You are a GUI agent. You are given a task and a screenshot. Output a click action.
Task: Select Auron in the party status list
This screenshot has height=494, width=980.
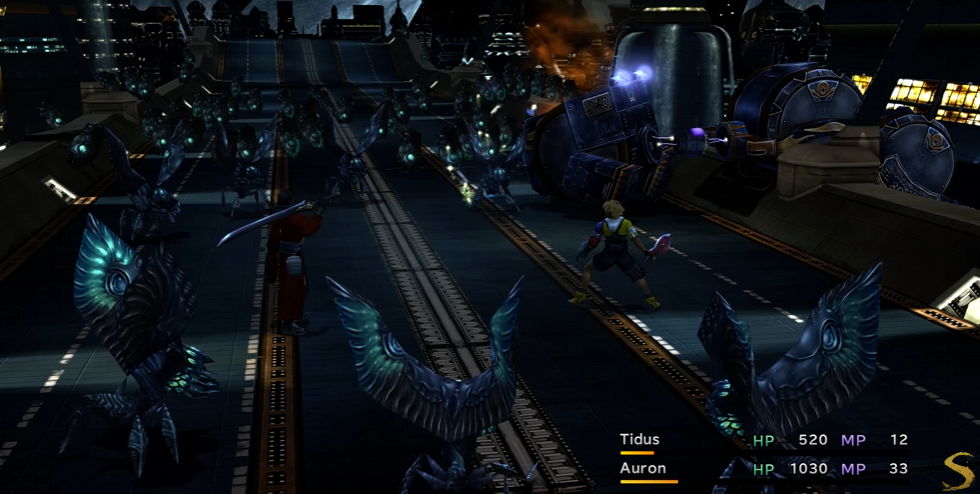click(x=642, y=468)
